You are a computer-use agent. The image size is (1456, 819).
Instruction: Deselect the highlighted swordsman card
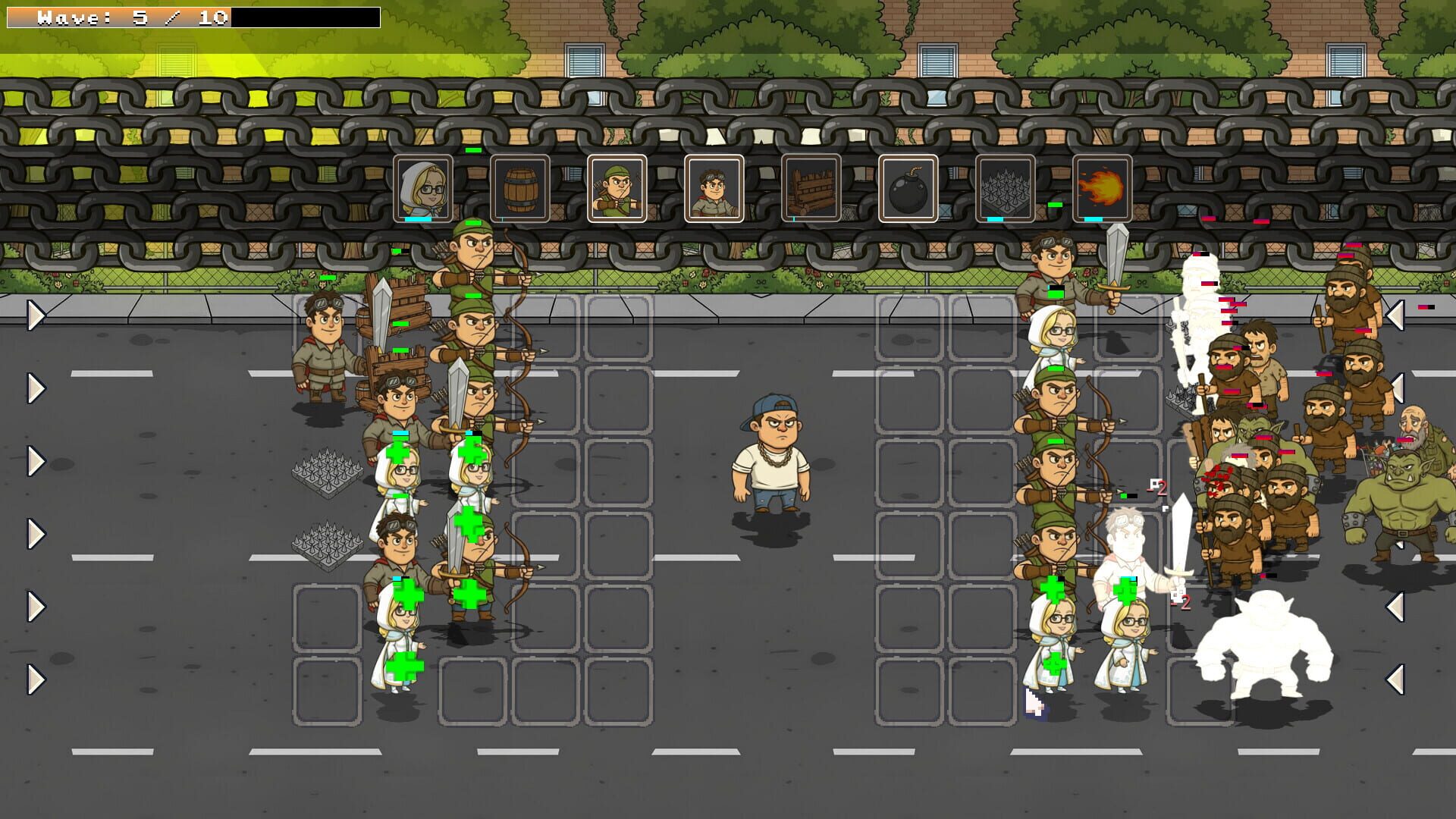pyautogui.click(x=714, y=188)
